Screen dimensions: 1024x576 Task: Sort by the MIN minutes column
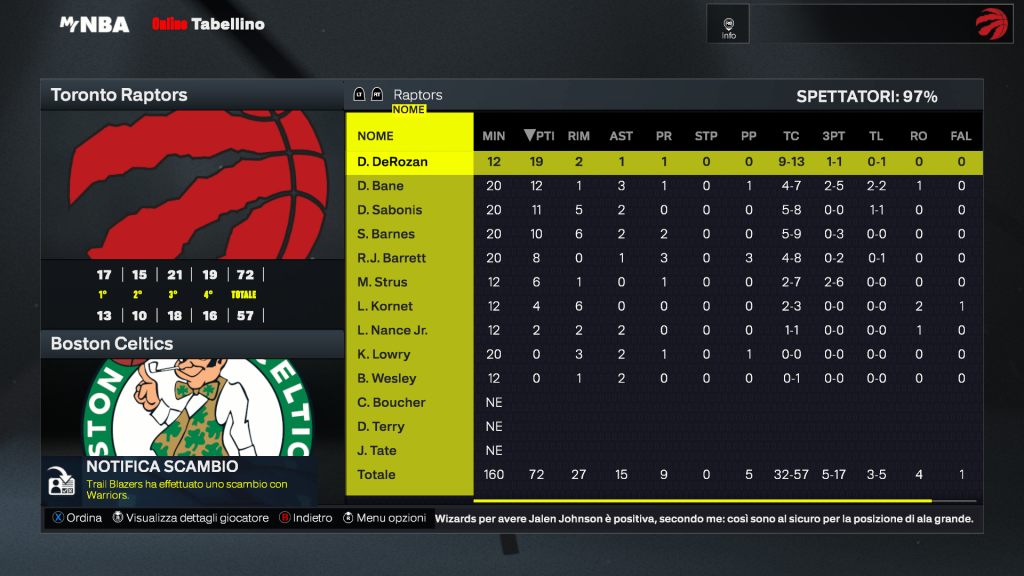tap(494, 136)
